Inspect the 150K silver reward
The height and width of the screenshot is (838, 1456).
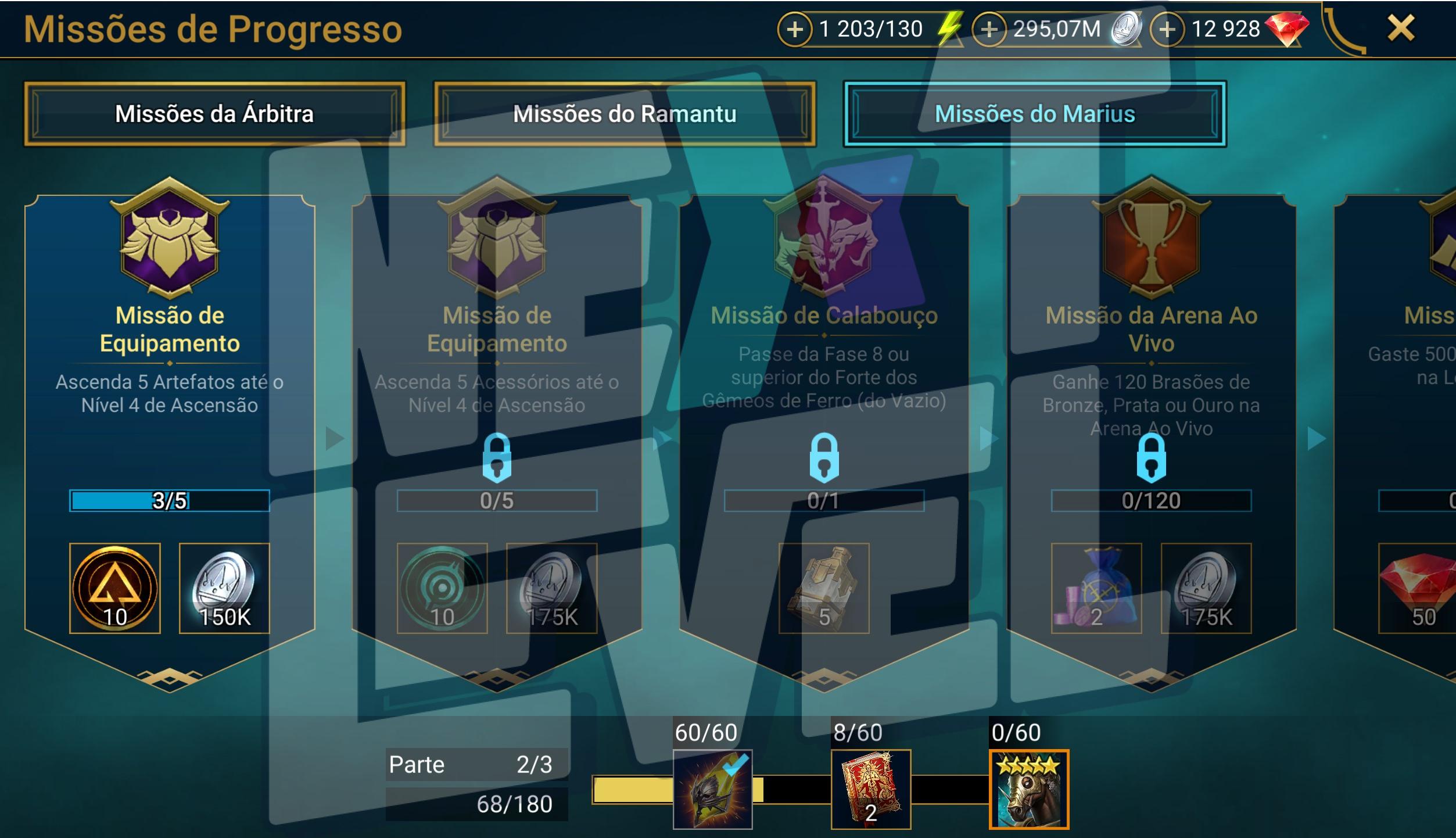[x=224, y=588]
